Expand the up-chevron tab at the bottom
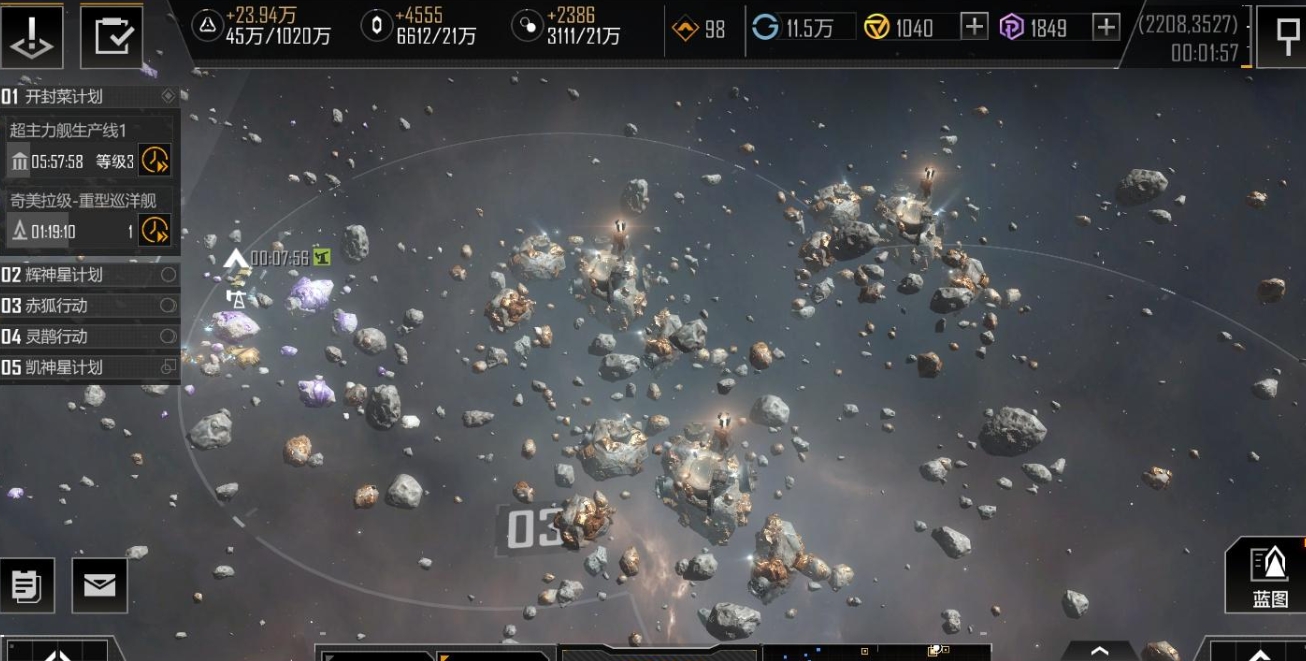 1099,650
